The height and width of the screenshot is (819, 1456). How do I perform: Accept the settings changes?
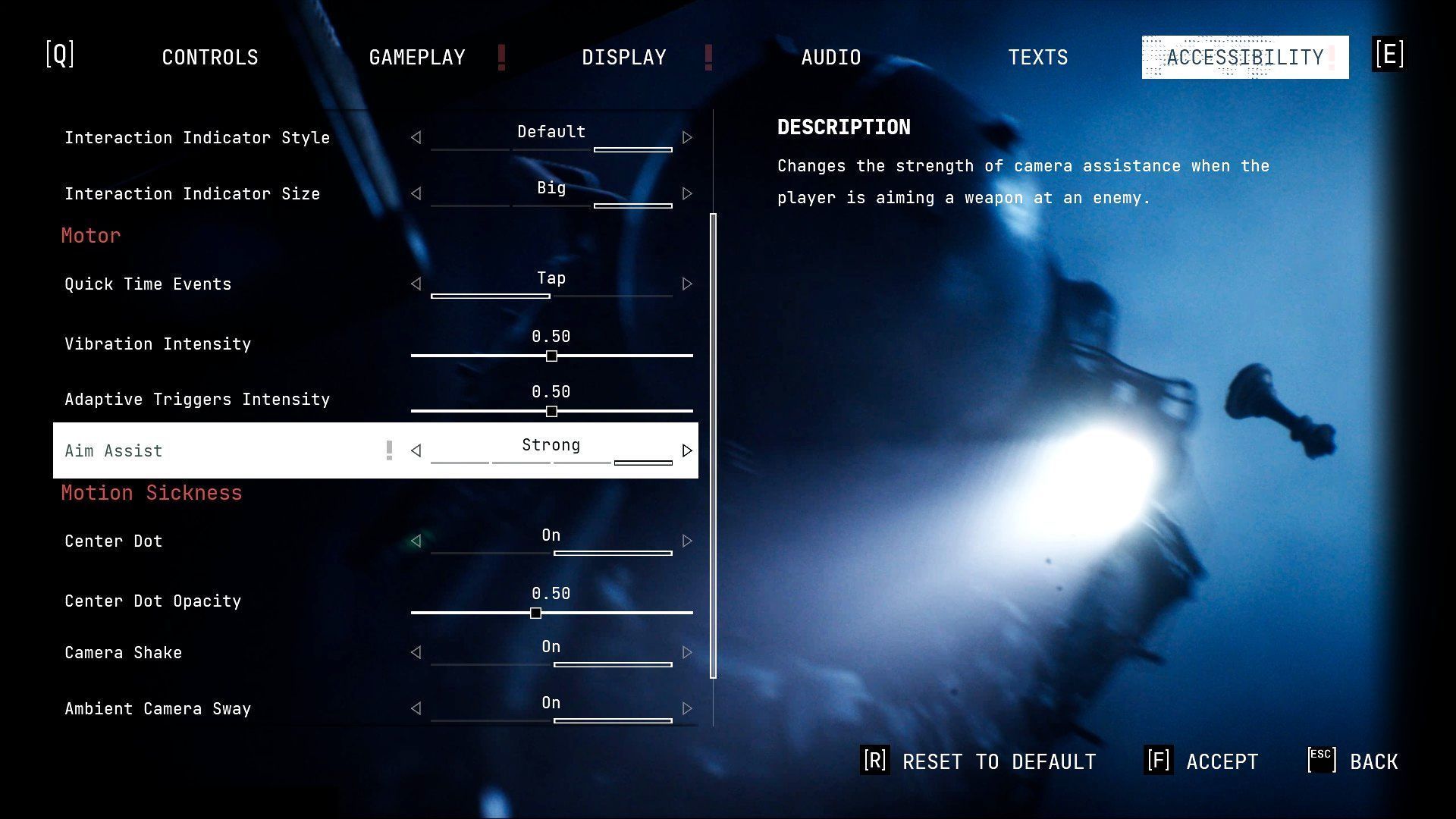coord(1202,761)
